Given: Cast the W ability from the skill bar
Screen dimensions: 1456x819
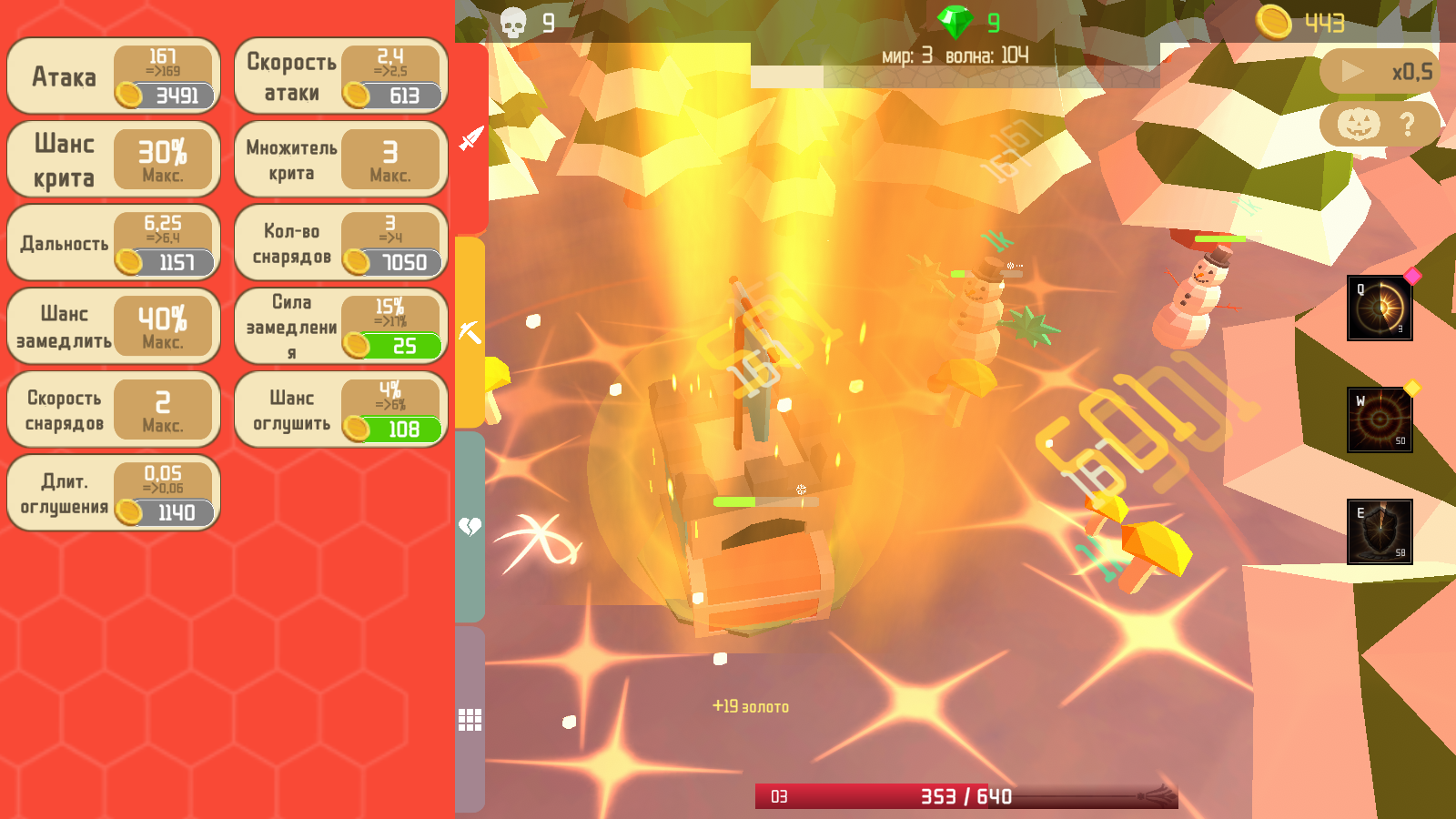Looking at the screenshot, I should coord(1380,418).
